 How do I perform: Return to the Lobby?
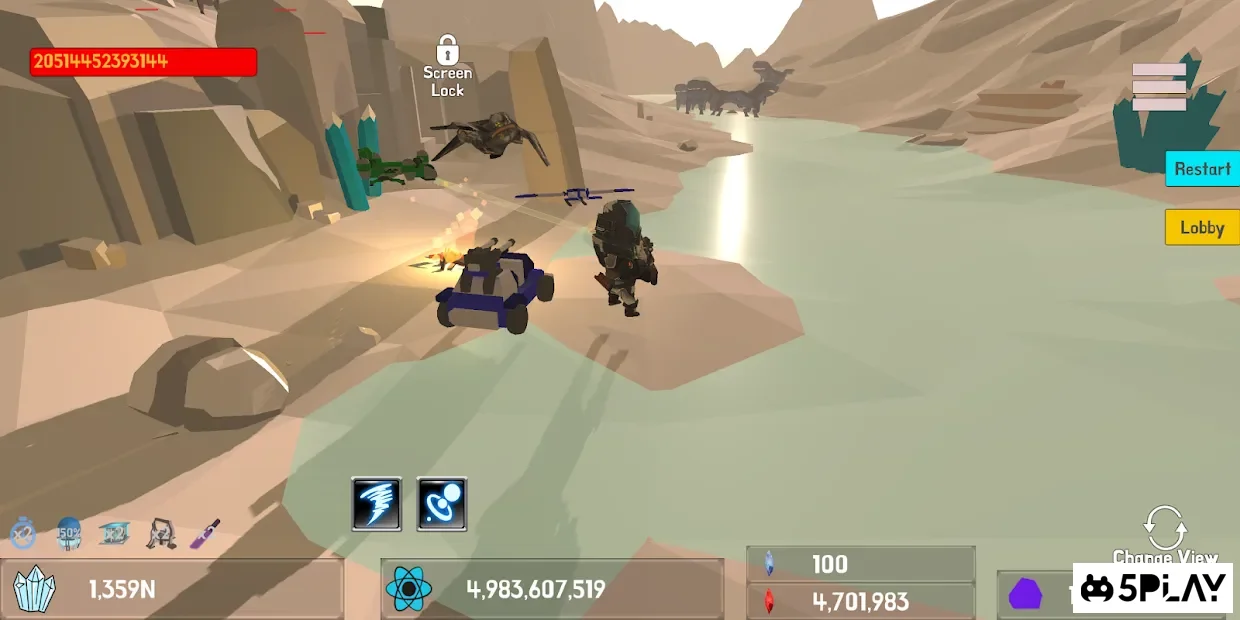[1201, 227]
